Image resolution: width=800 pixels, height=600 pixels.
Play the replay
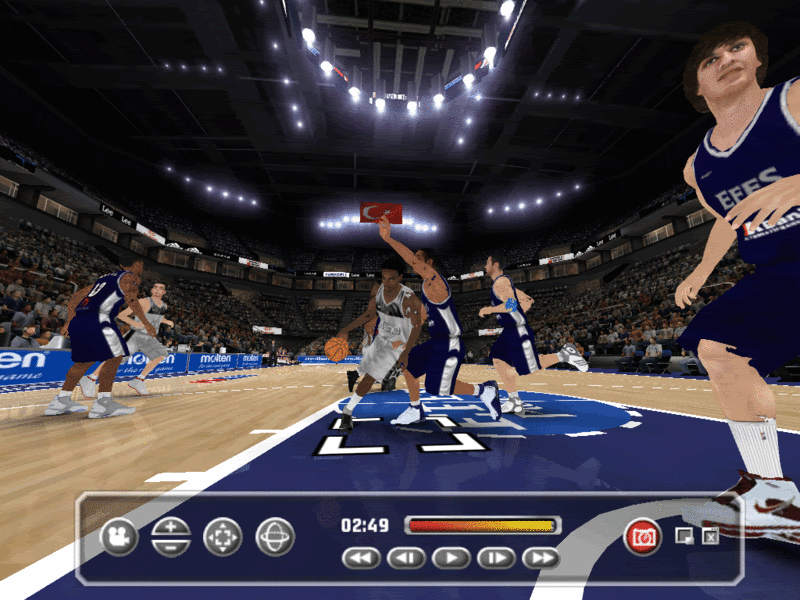(x=451, y=558)
